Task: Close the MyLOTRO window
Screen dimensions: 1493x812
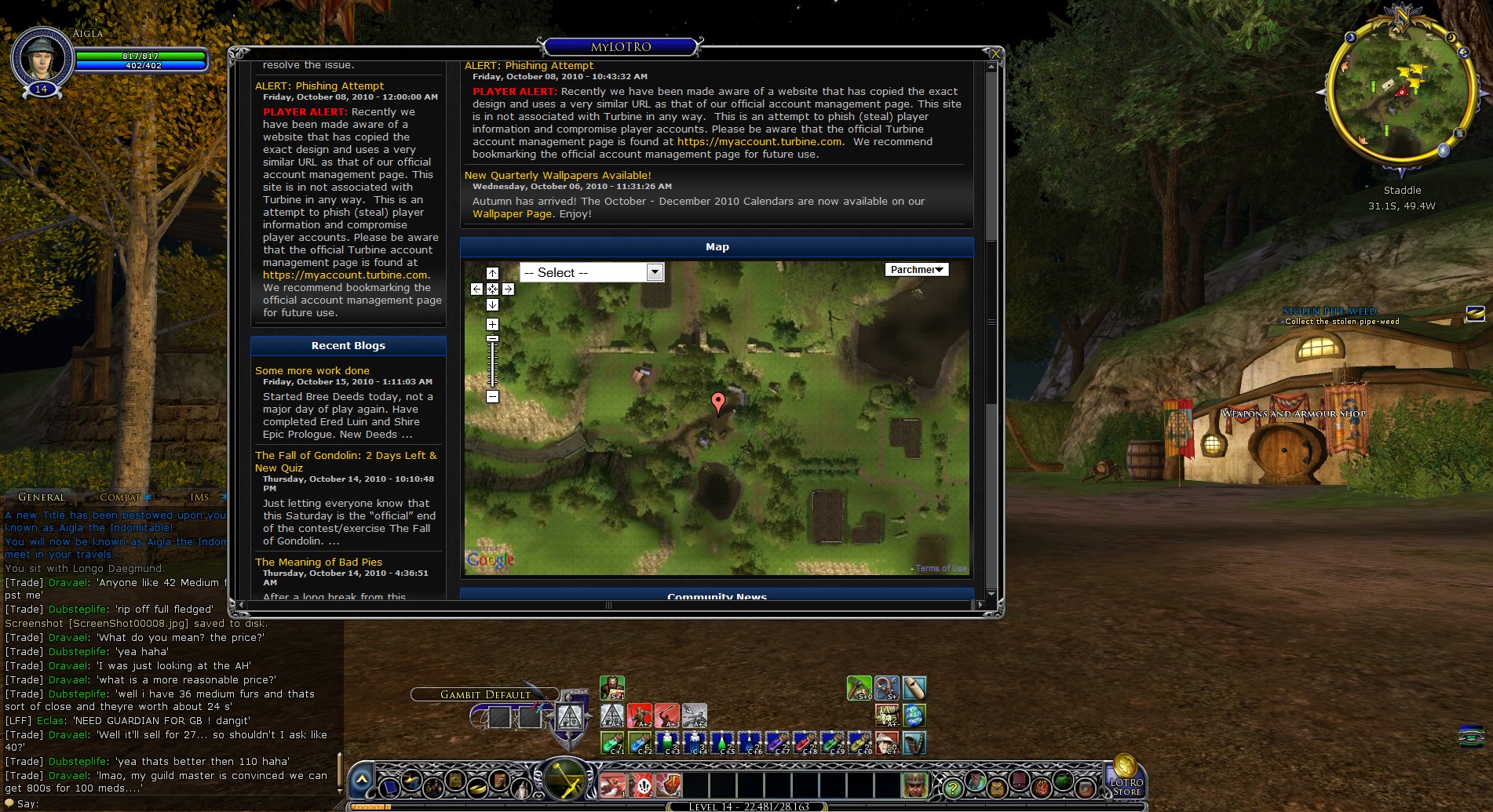Action: click(995, 53)
